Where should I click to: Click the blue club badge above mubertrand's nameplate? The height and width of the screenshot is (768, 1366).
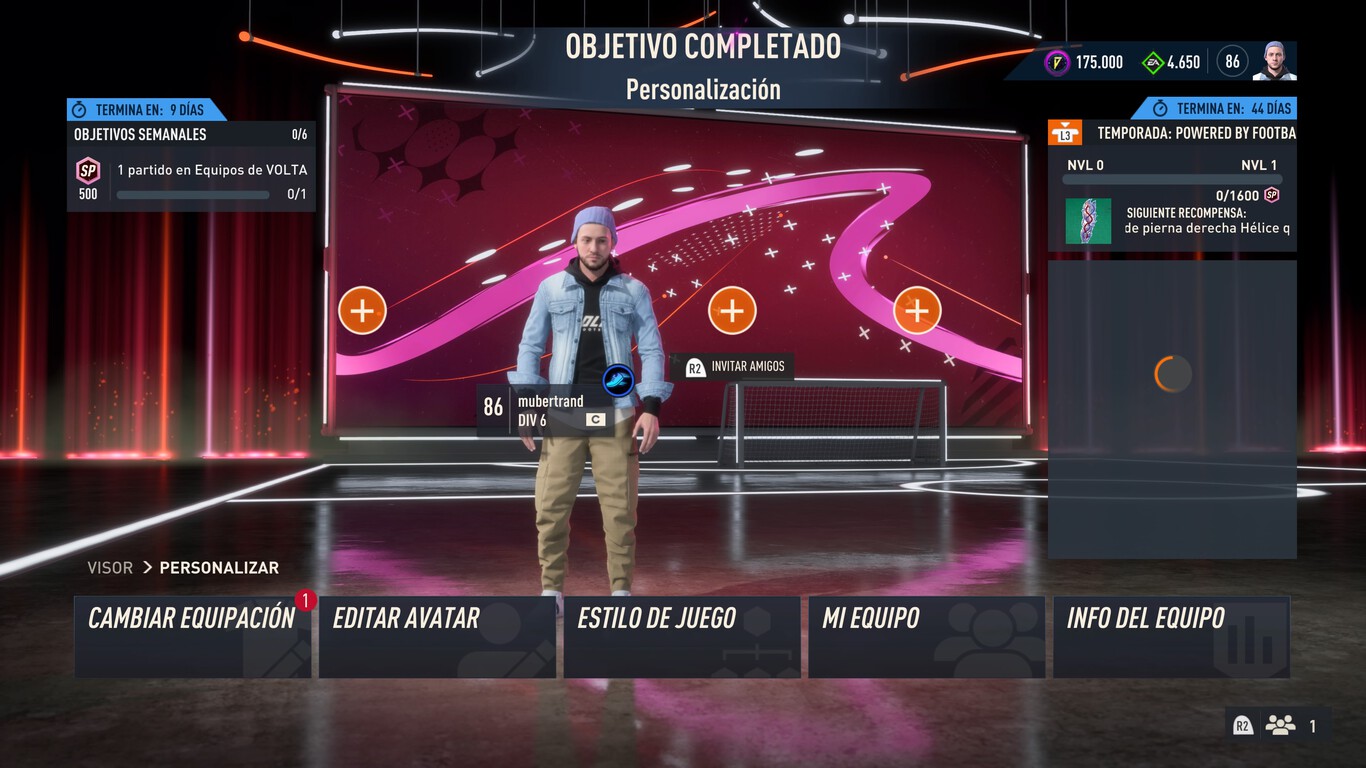coord(619,379)
